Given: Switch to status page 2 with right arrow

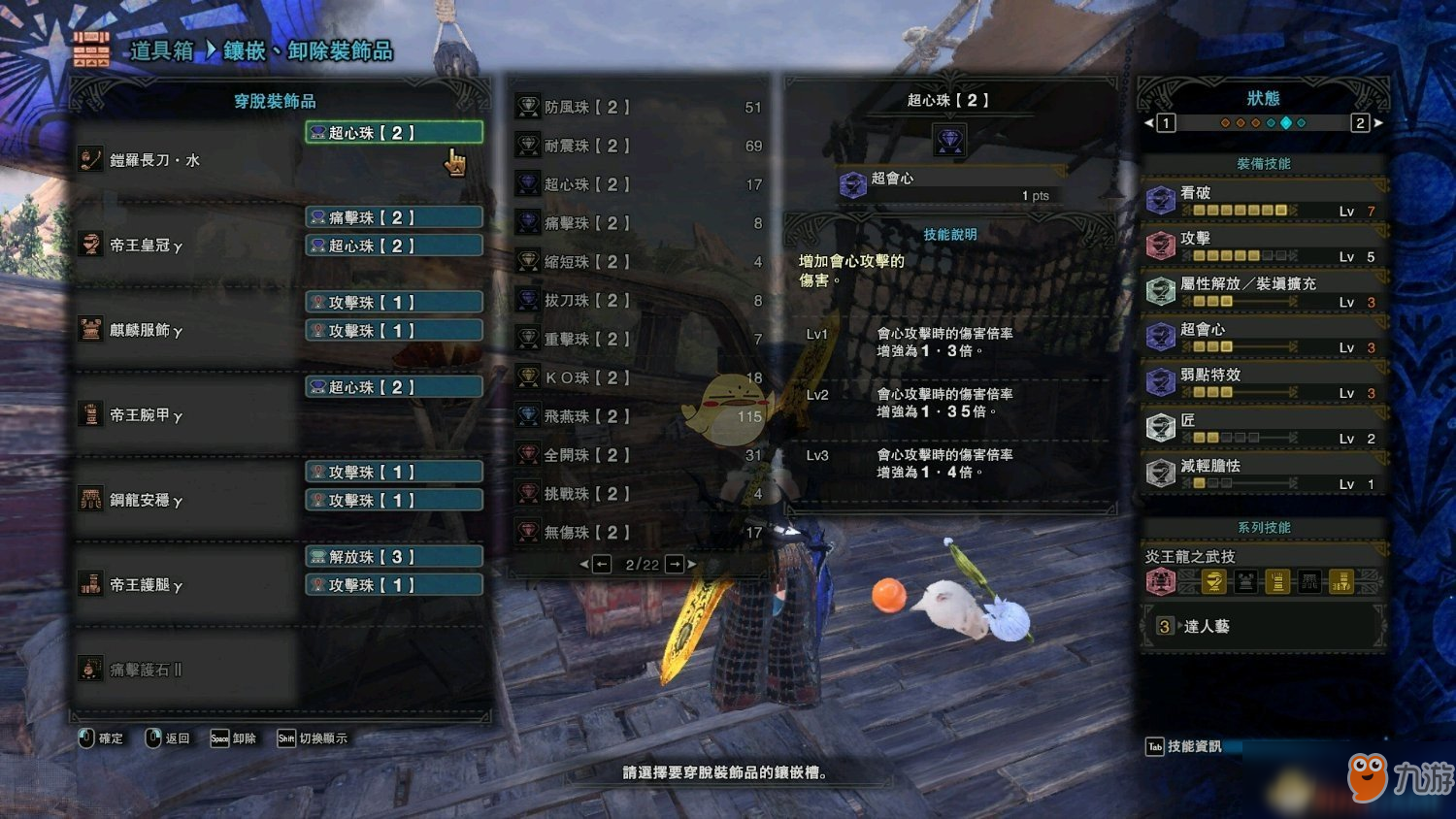Looking at the screenshot, I should (x=1377, y=123).
